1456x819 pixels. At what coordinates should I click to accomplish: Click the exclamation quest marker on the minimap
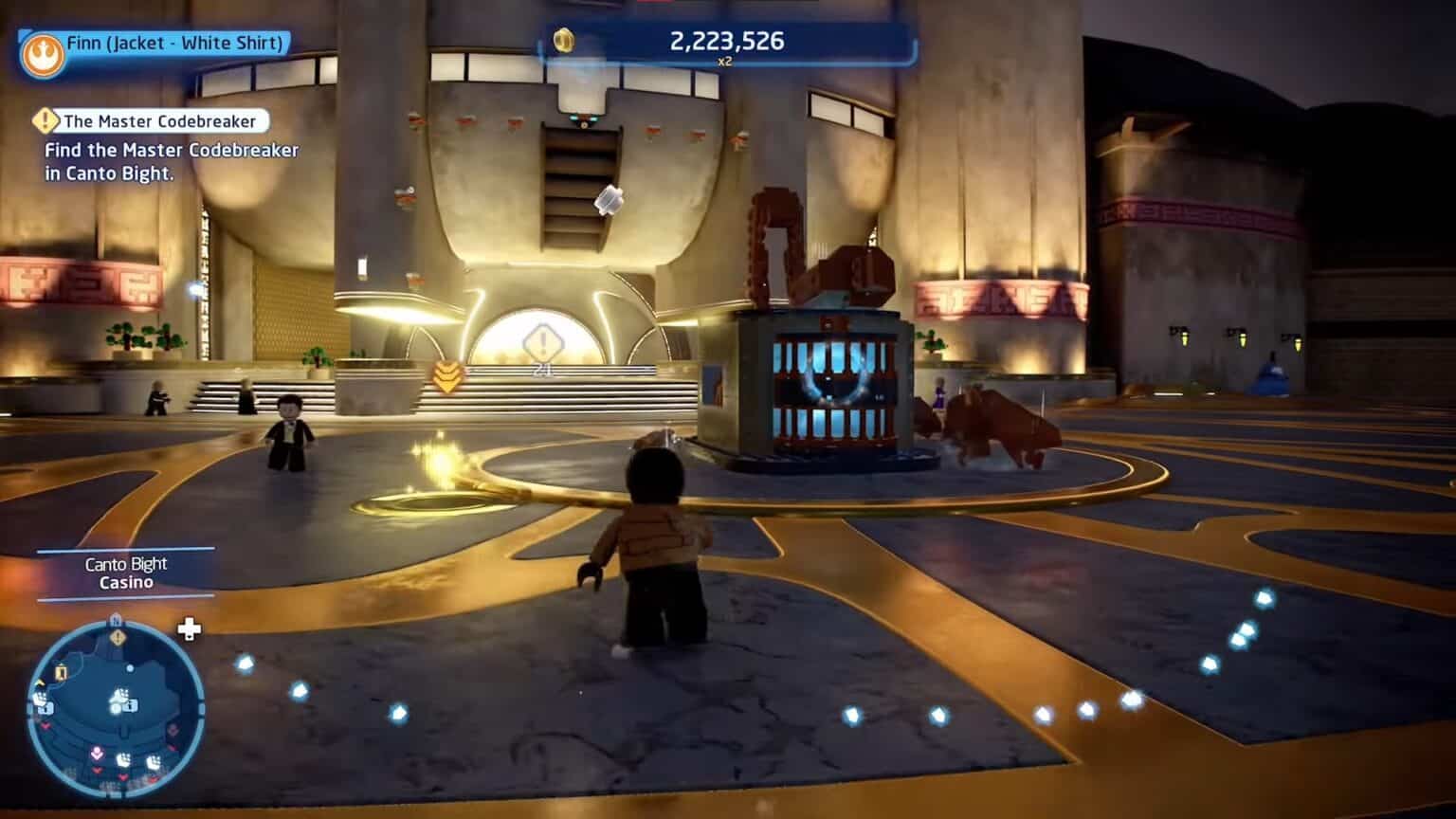[x=117, y=637]
